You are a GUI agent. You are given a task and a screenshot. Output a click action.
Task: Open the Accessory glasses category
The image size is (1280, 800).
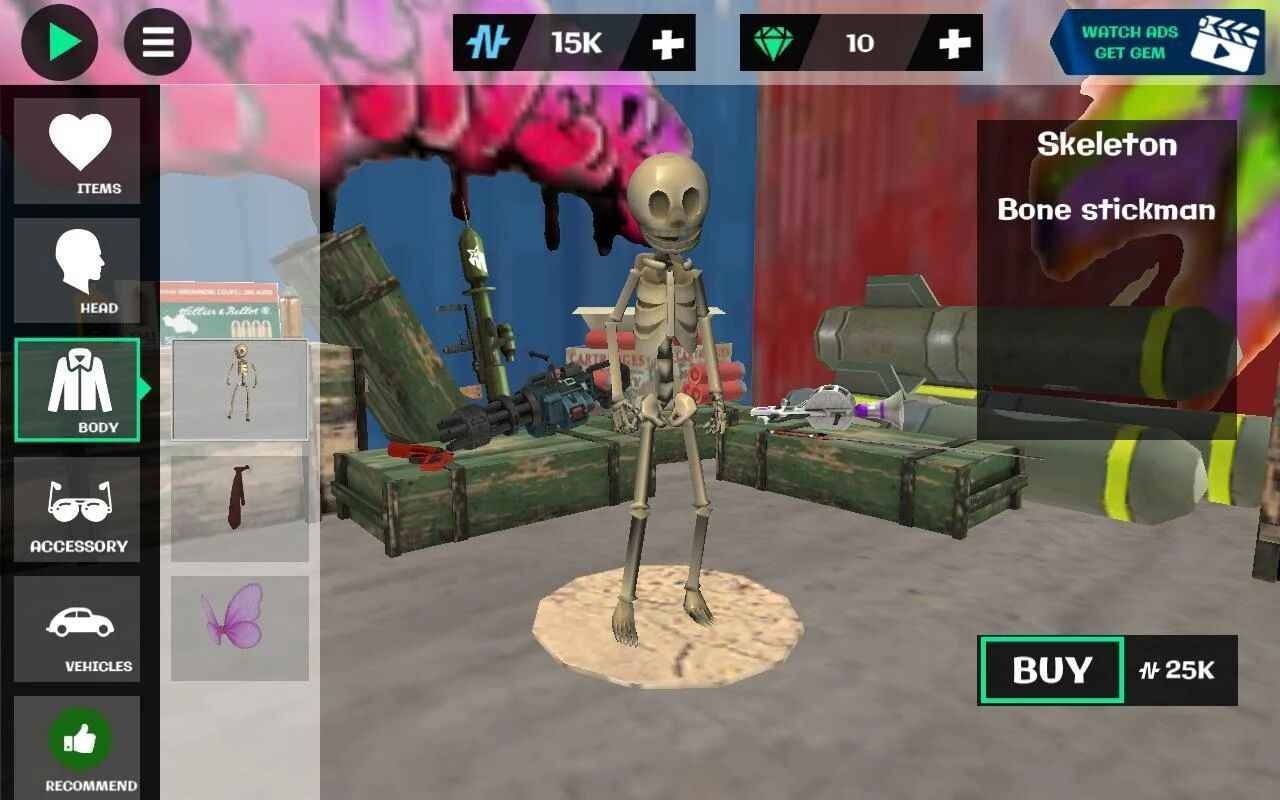coord(78,510)
